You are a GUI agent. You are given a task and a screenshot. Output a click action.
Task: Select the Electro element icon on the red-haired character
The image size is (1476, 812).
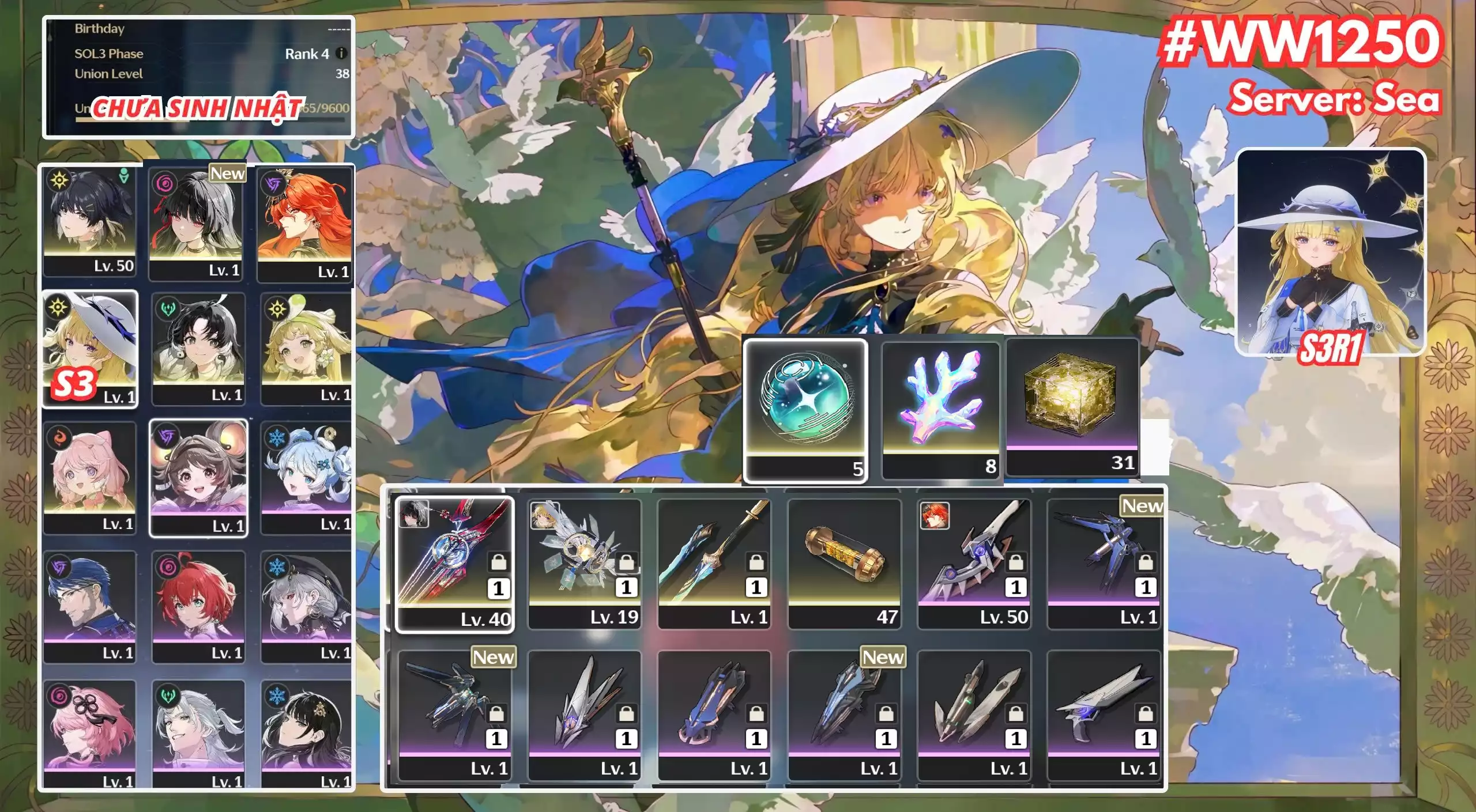click(x=273, y=184)
